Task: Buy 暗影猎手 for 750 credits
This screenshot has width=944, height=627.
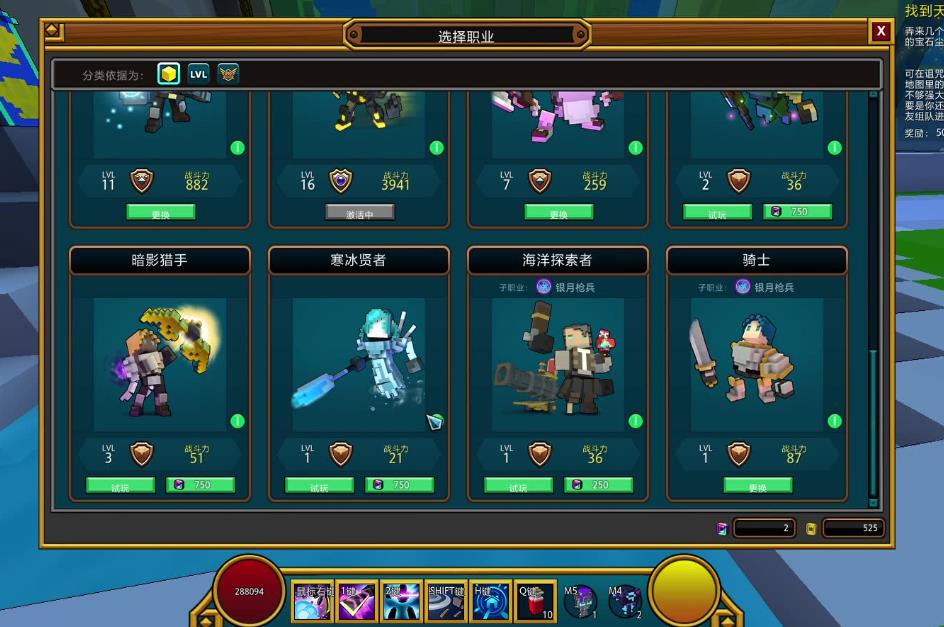Action: (200, 485)
